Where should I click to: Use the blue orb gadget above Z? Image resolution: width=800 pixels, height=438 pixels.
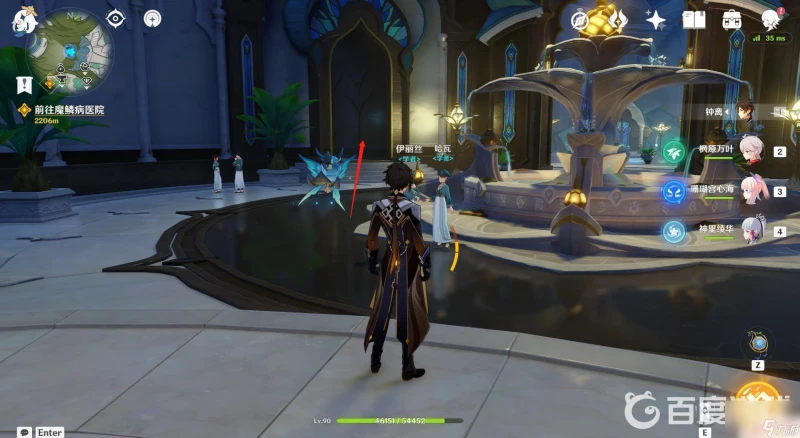tap(760, 344)
